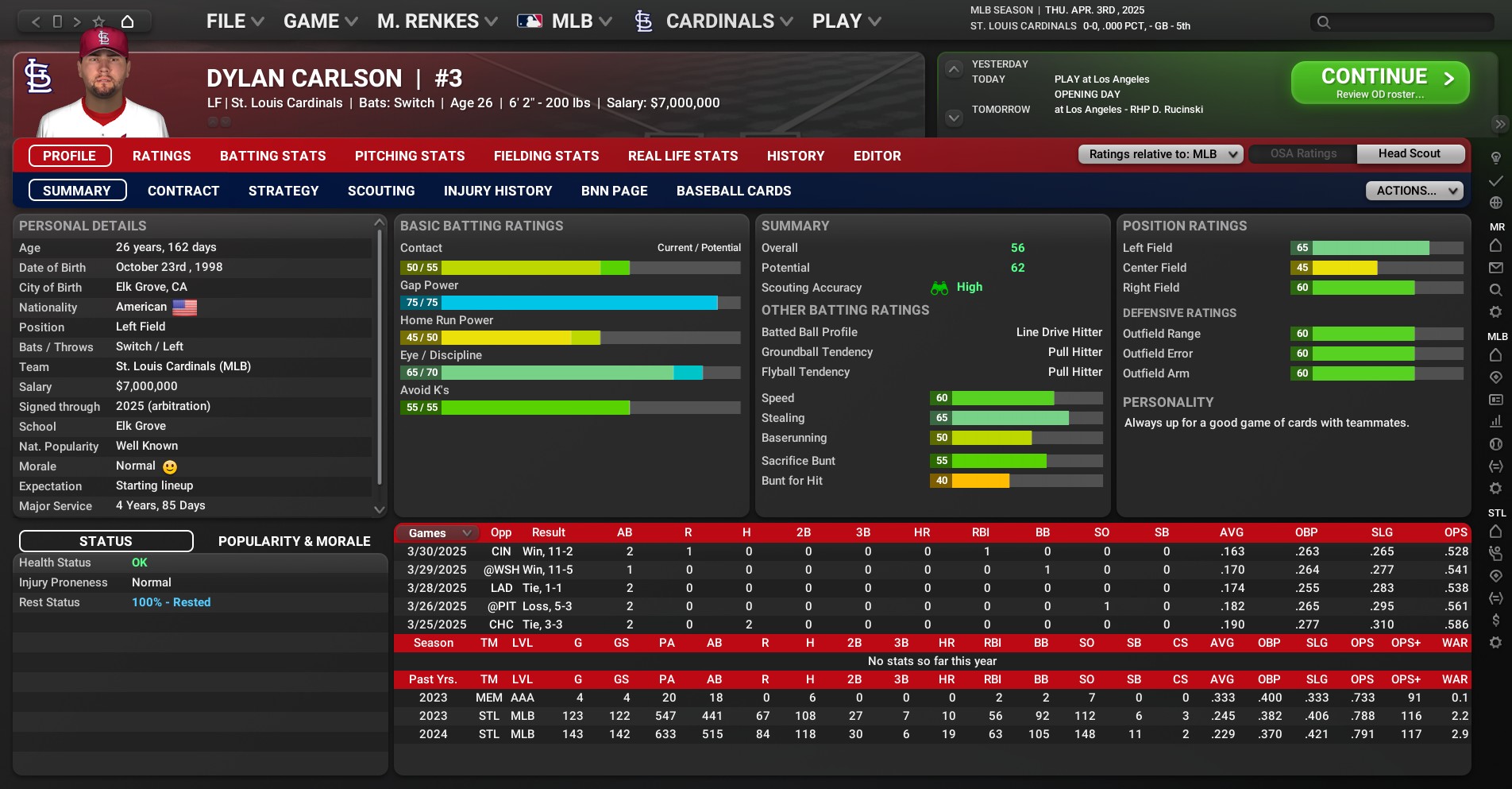Open the Games log dropdown

click(439, 533)
